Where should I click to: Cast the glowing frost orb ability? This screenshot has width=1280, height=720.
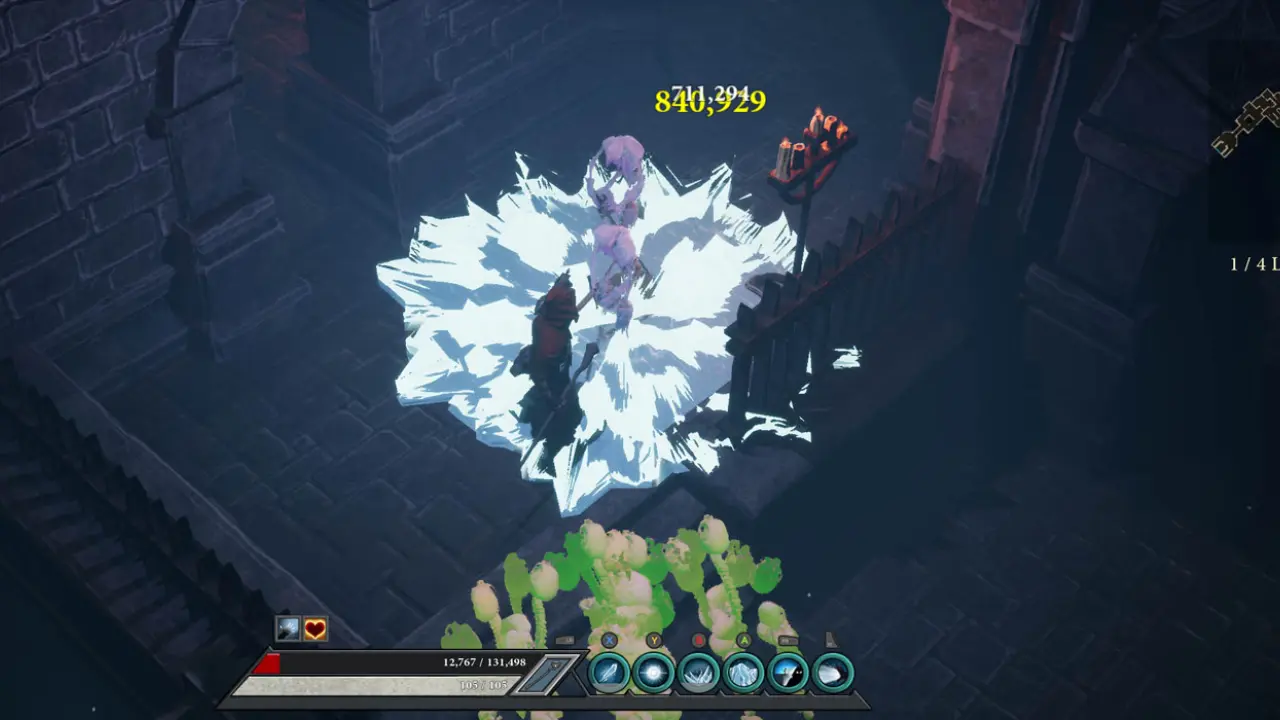click(654, 672)
